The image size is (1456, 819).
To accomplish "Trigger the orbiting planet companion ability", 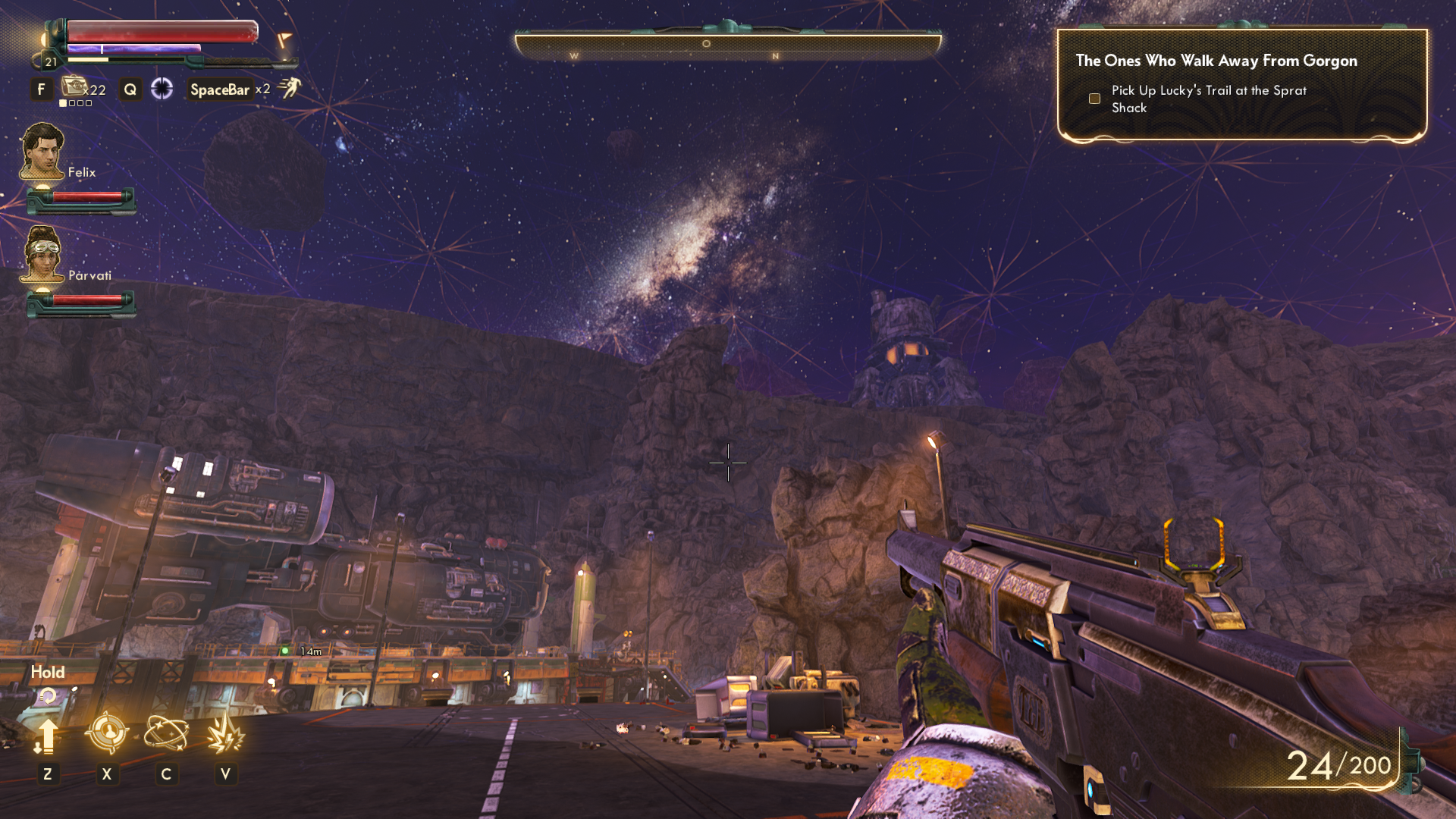I will tap(166, 733).
